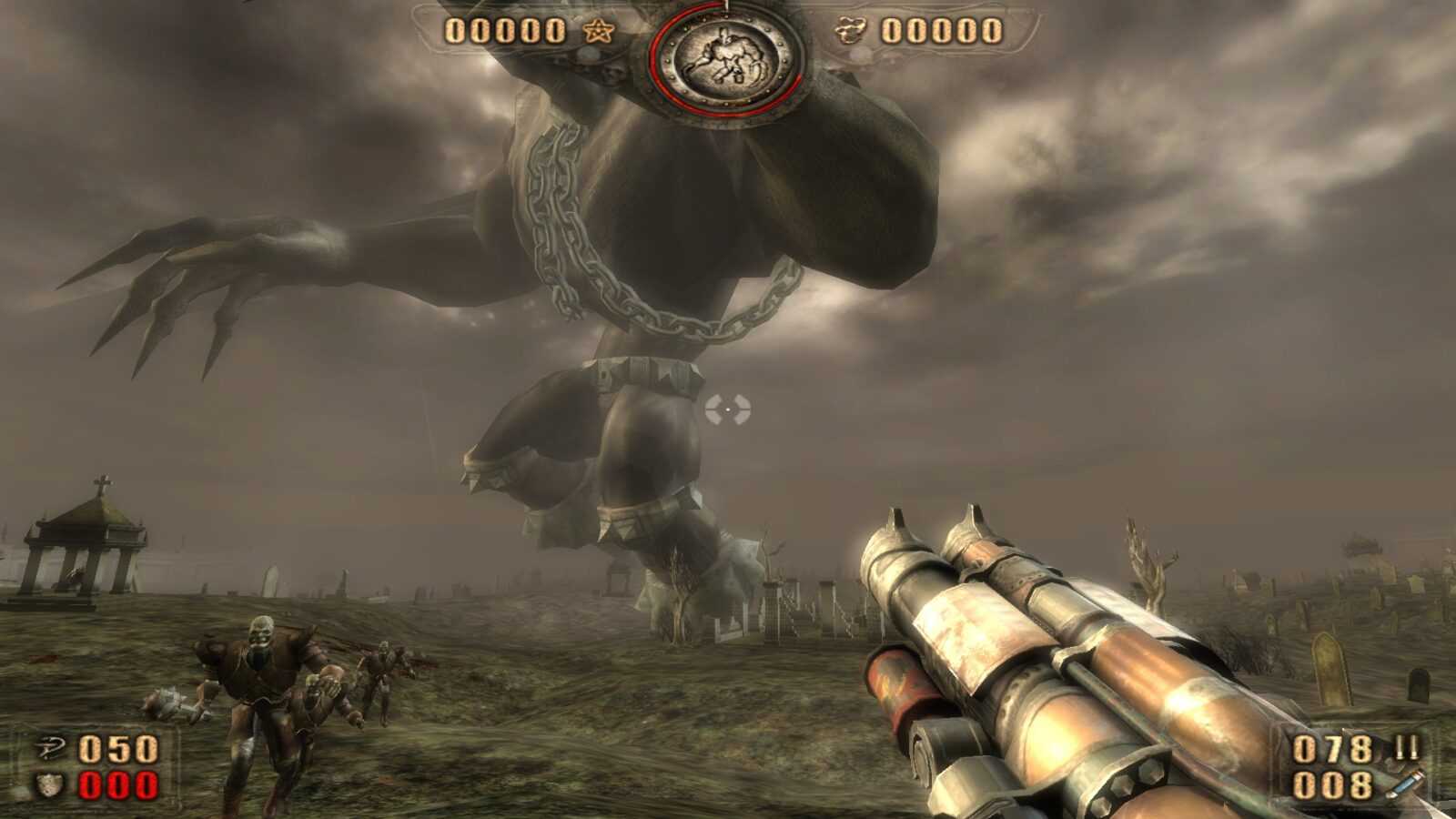Click the shotgun shells ammo icon
1456x819 pixels.
point(1407,749)
